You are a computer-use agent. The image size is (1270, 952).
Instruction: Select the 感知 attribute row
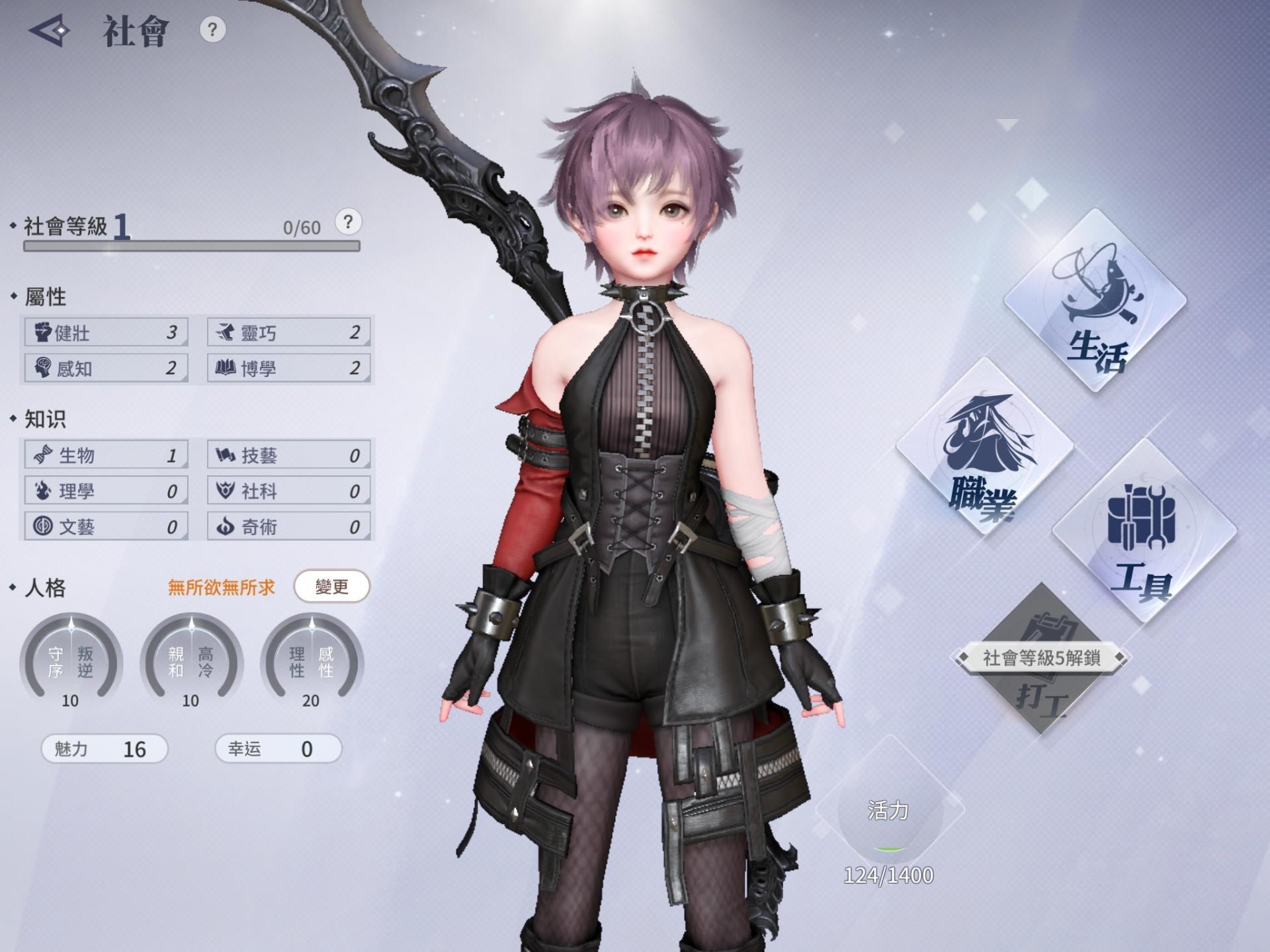pyautogui.click(x=106, y=368)
